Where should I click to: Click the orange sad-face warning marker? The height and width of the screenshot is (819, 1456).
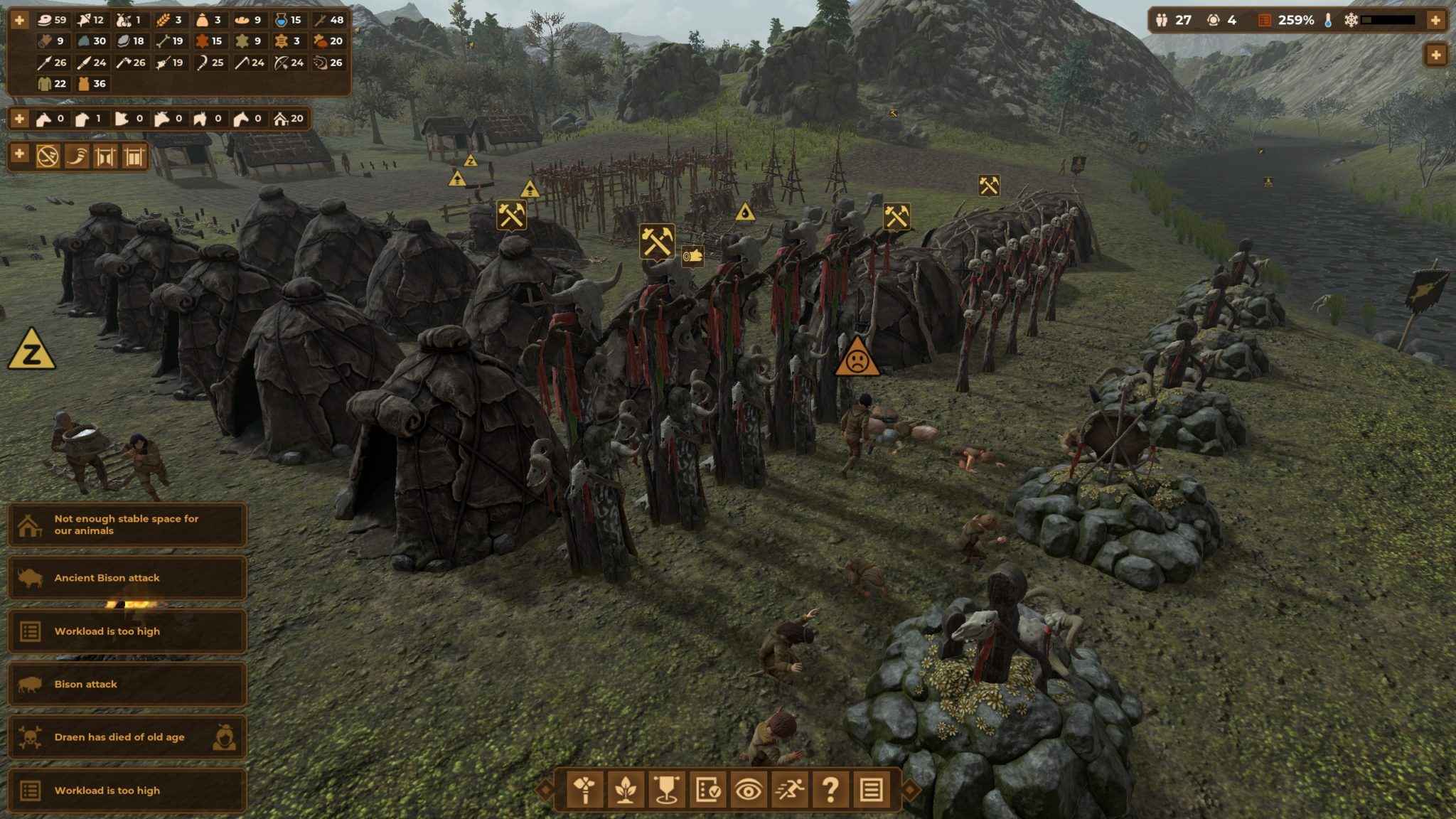[x=857, y=359]
